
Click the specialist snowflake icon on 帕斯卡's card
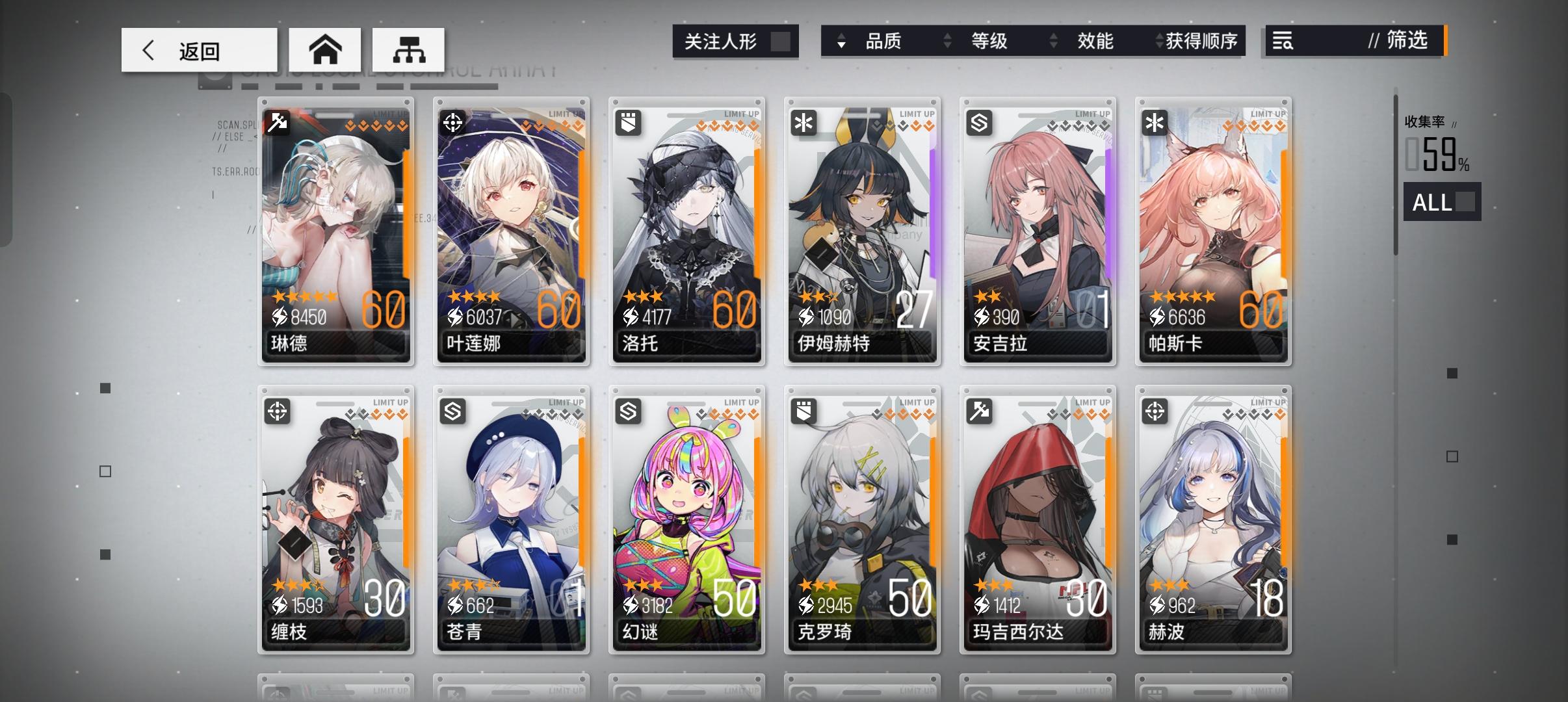1155,122
